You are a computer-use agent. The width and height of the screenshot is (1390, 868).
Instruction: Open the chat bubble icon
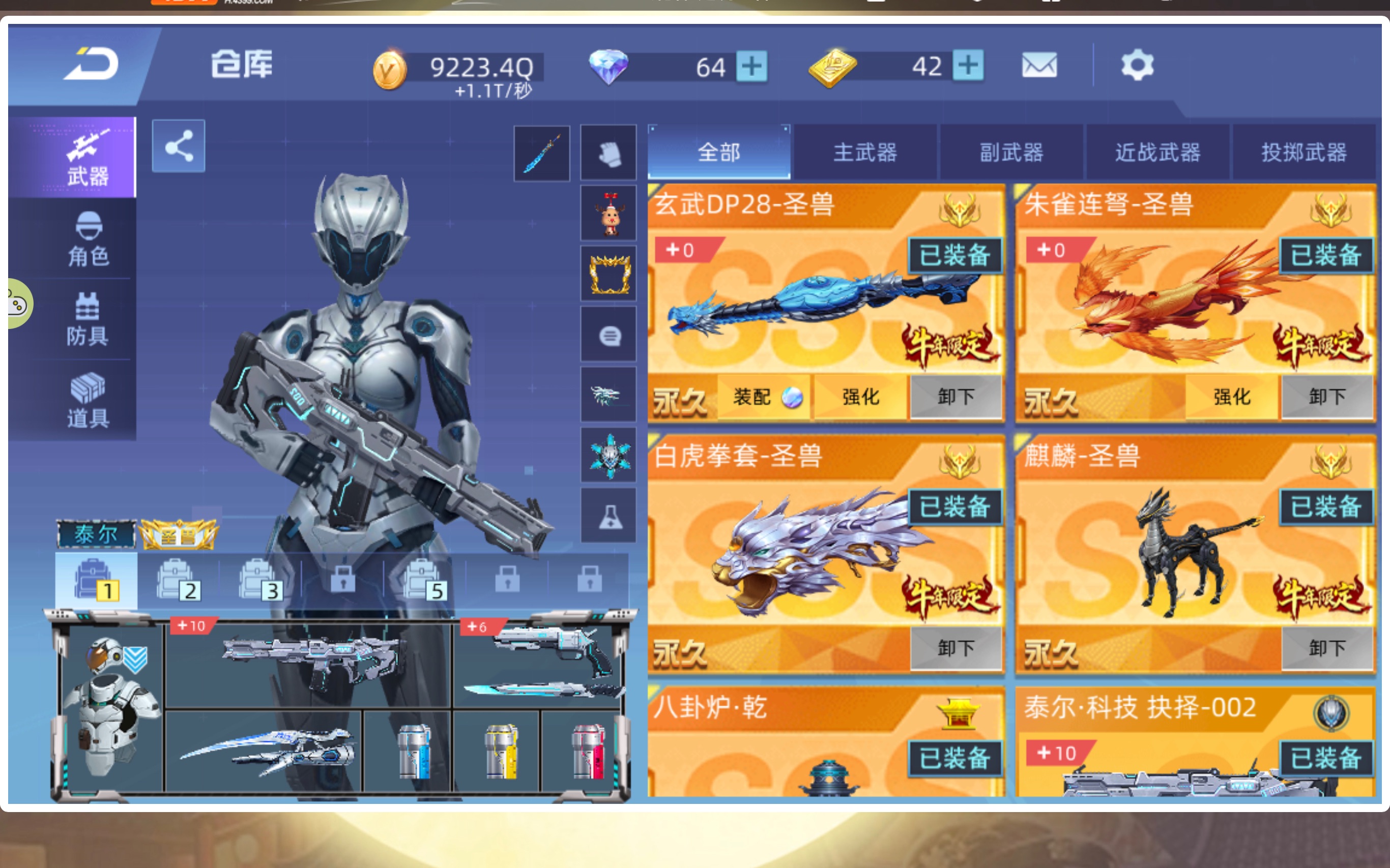tap(609, 336)
